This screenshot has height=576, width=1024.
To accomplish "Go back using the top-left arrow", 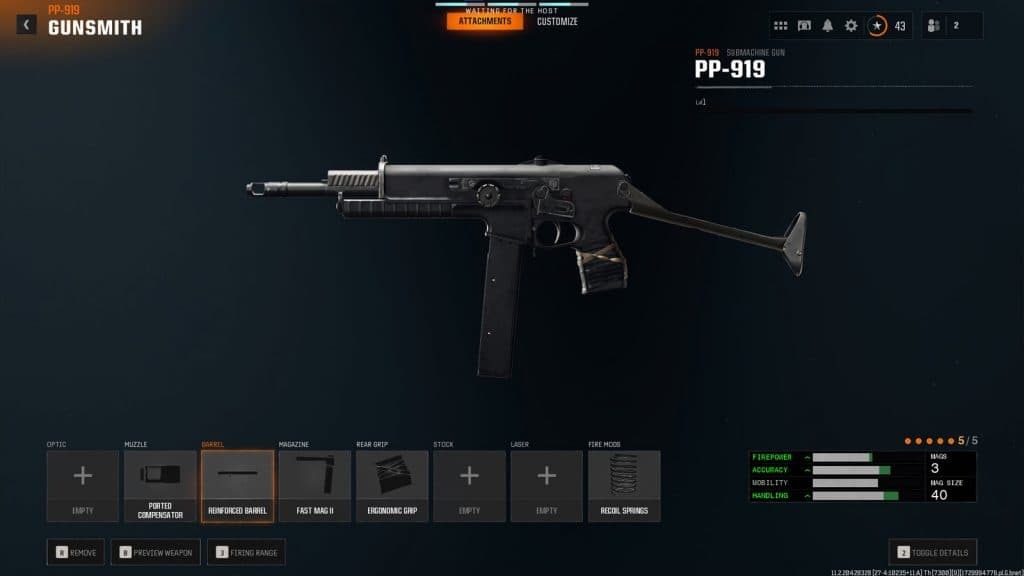I will coord(26,24).
